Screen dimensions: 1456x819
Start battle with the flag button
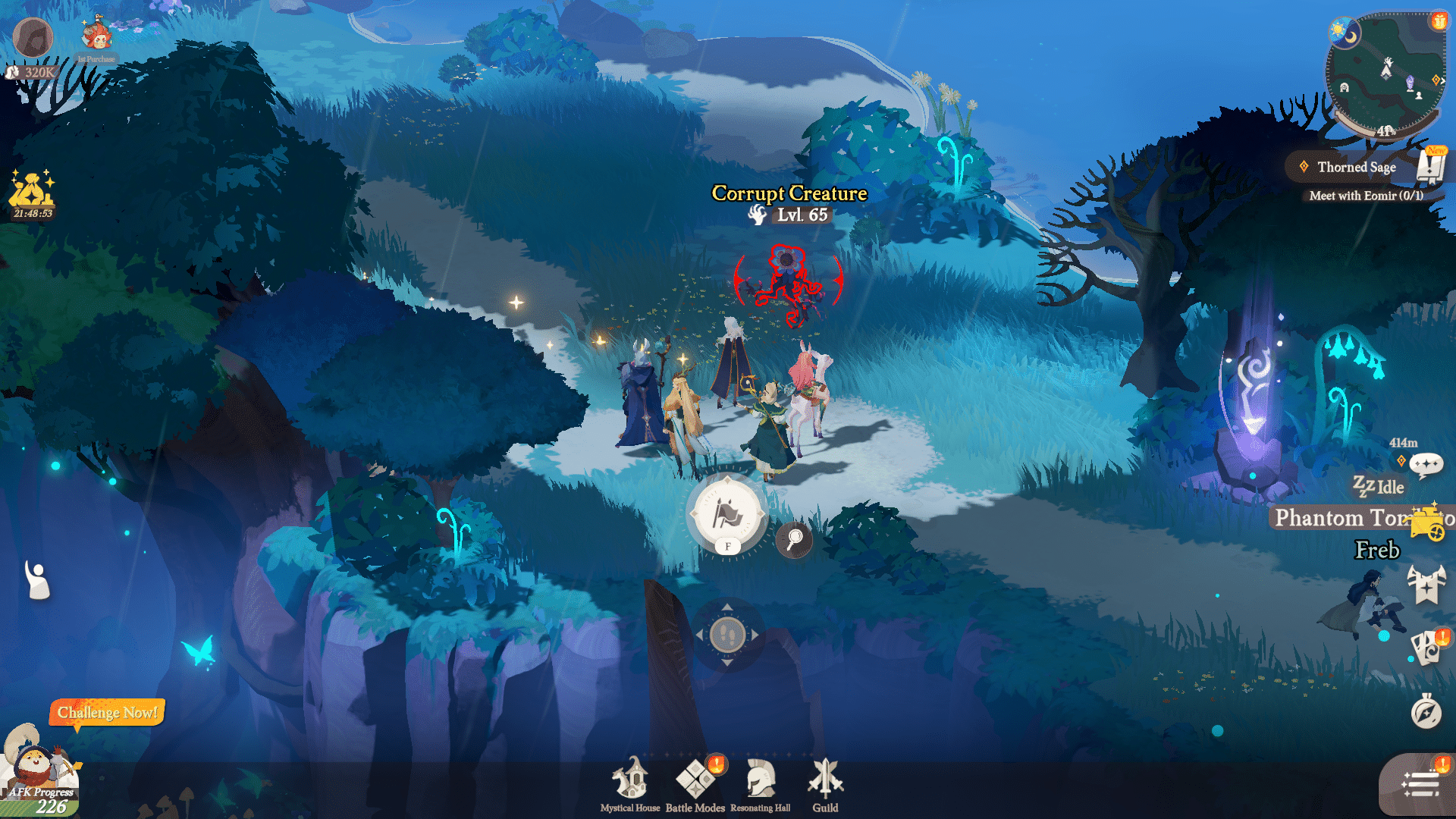[727, 515]
